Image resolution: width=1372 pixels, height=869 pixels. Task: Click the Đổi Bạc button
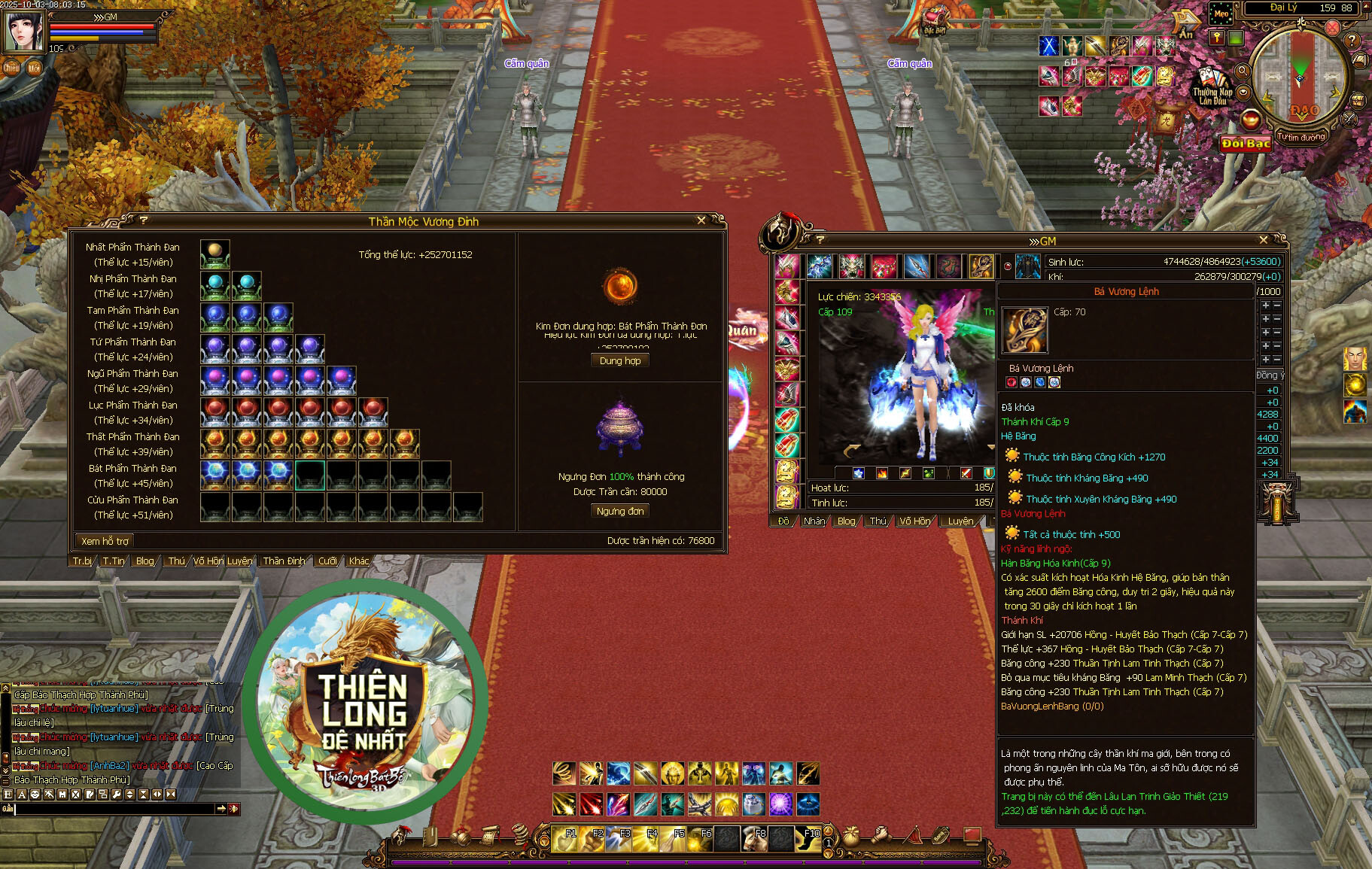pyautogui.click(x=1246, y=144)
